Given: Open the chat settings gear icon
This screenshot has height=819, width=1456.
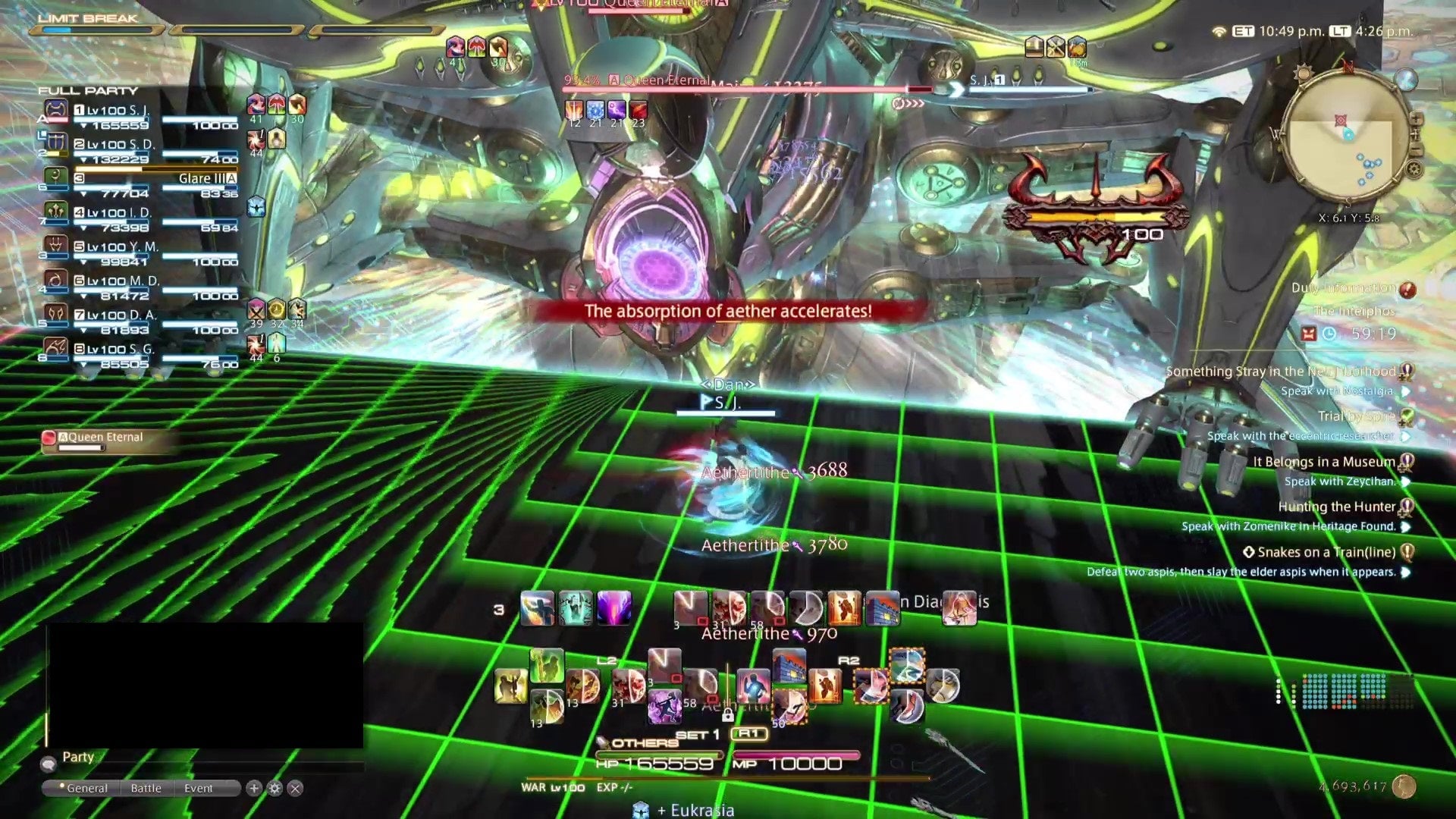Looking at the screenshot, I should coord(275,789).
